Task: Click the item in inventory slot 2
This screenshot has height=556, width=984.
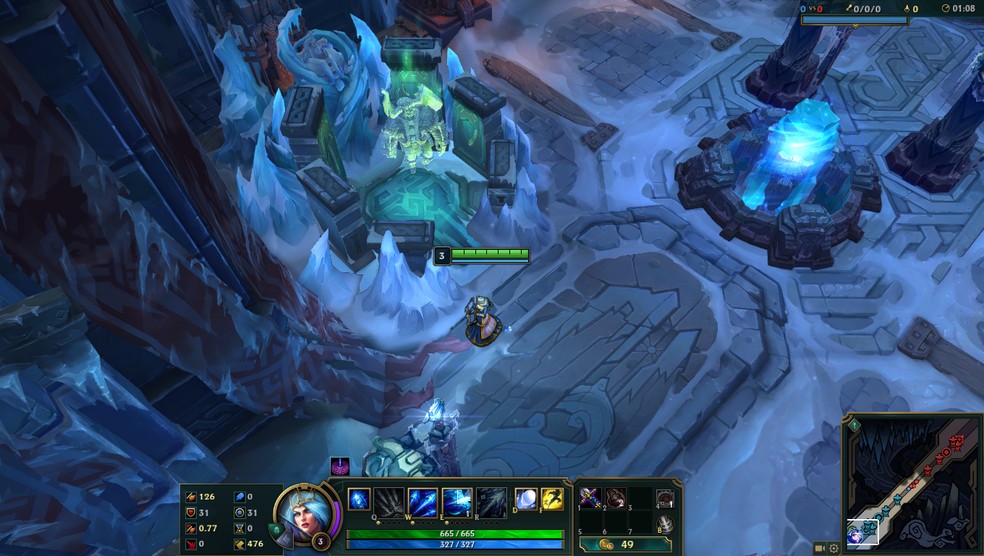Action: coord(615,497)
